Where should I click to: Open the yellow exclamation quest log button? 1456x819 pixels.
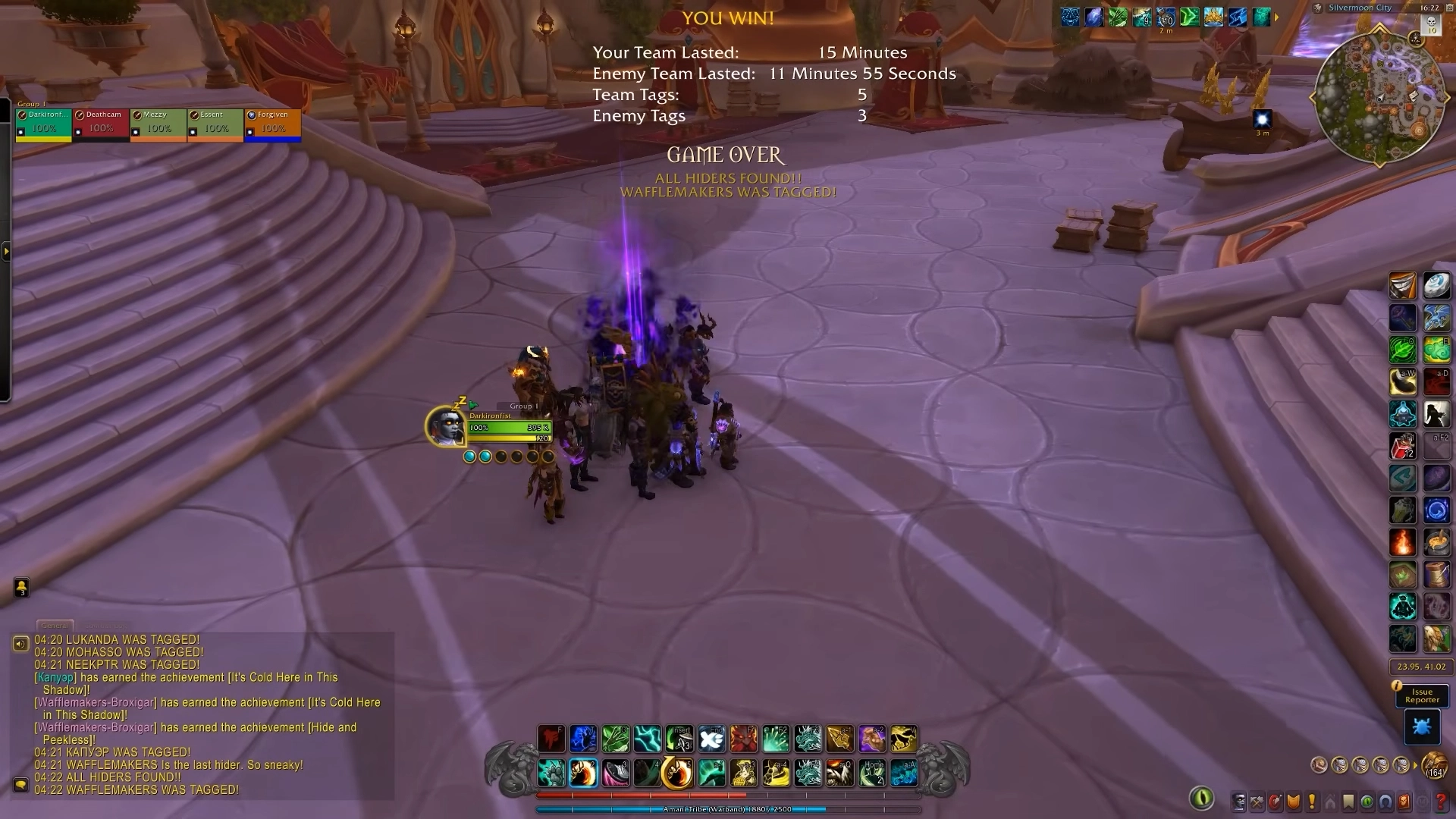1312,802
